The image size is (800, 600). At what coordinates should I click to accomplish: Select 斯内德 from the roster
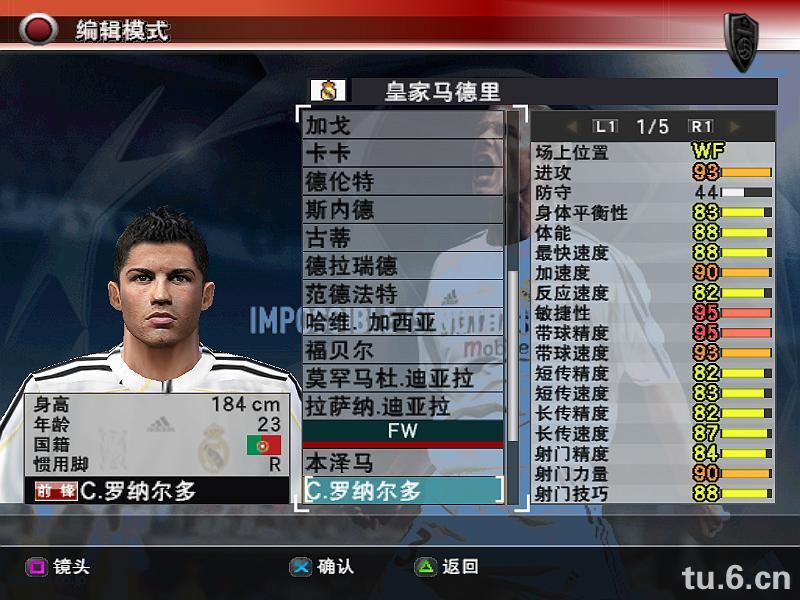pyautogui.click(x=403, y=209)
